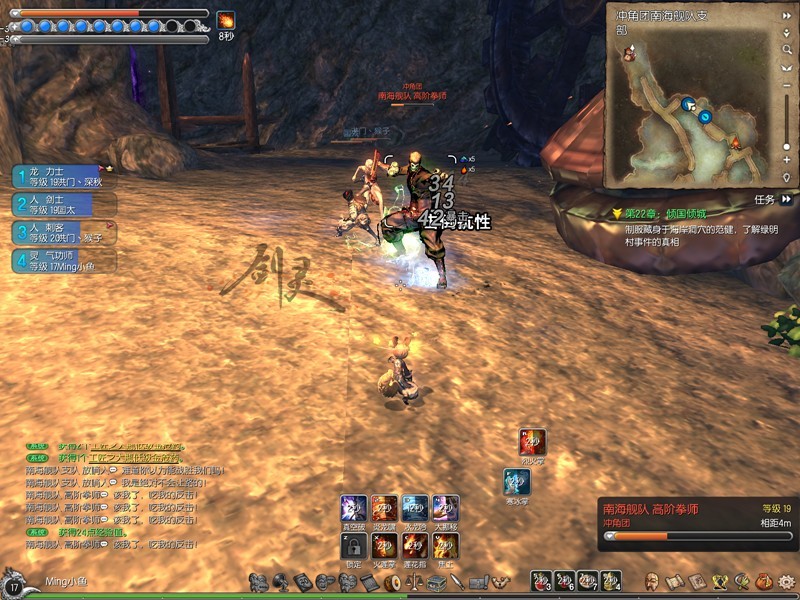Click the locked 锁定 skill slot
Viewport: 800px width, 600px height.
(x=353, y=545)
